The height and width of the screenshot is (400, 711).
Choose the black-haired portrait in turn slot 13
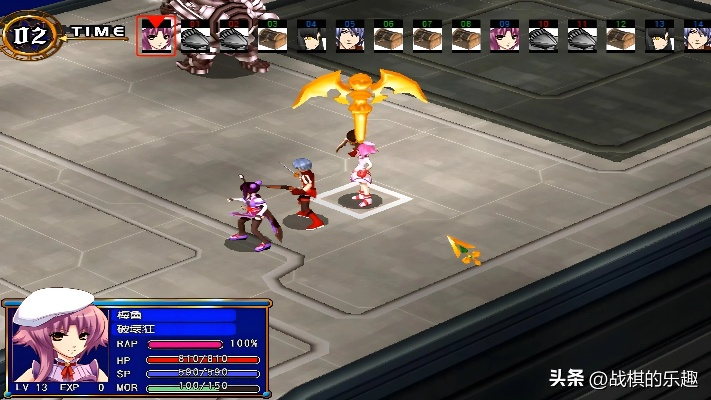pos(659,38)
